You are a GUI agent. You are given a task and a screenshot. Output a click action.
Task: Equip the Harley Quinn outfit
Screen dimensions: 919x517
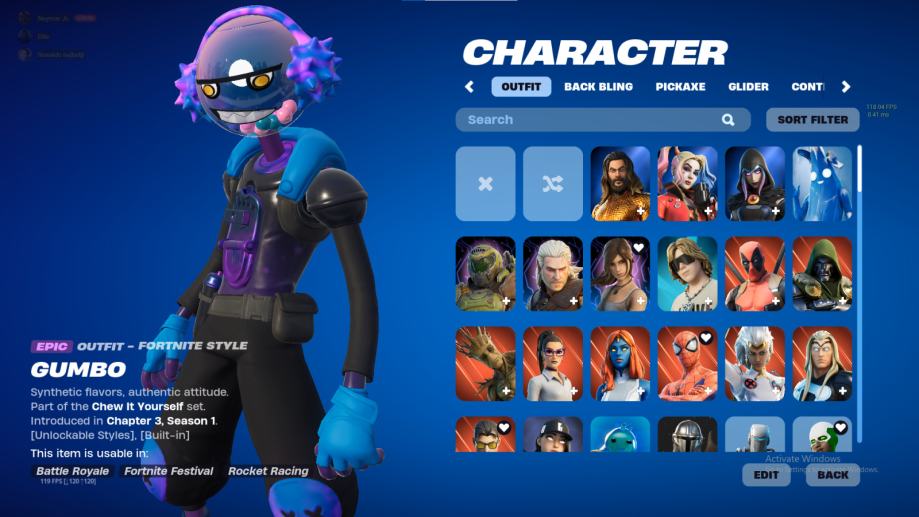688,184
